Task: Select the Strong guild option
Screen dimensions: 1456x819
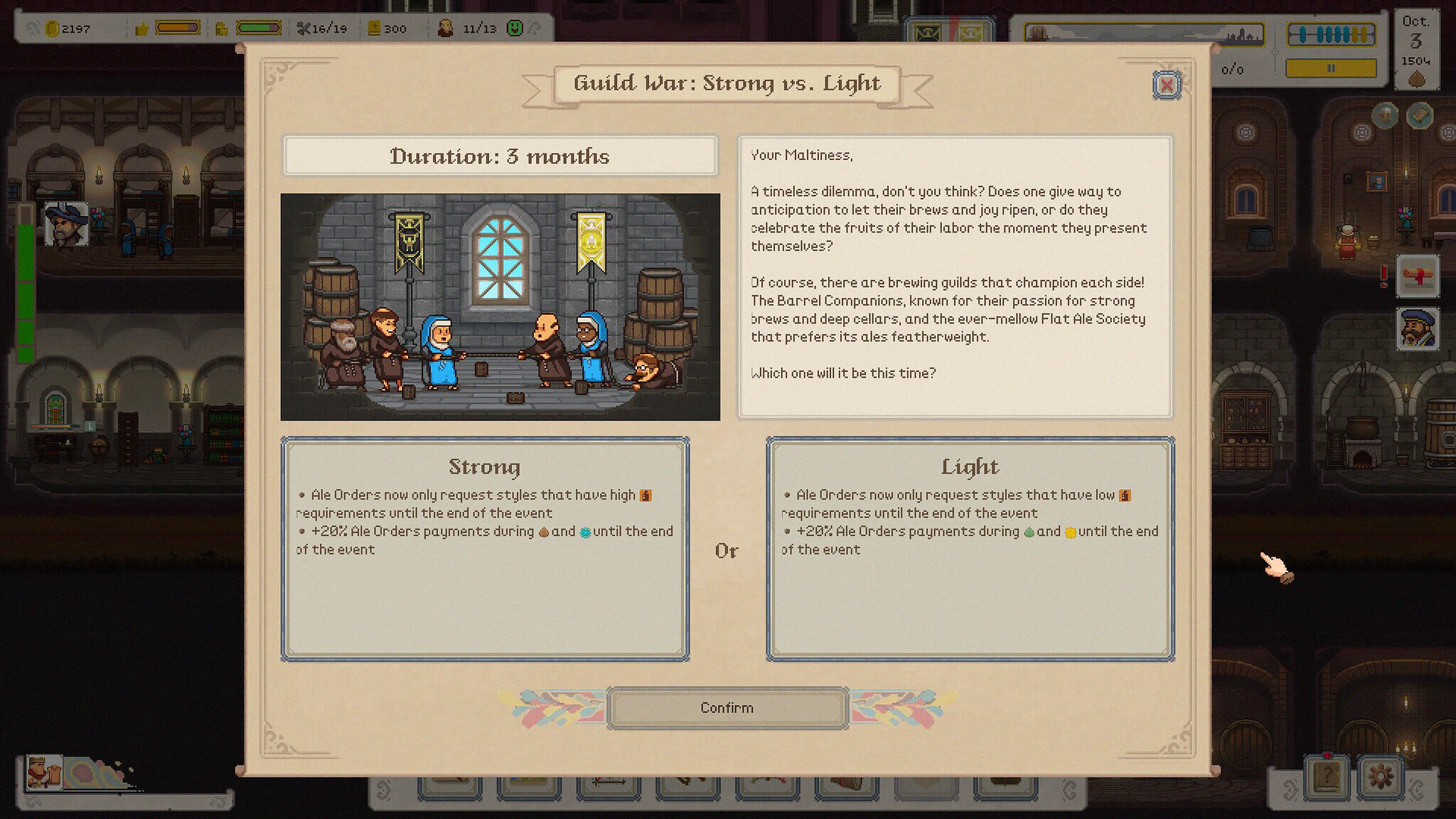Action: (x=487, y=547)
